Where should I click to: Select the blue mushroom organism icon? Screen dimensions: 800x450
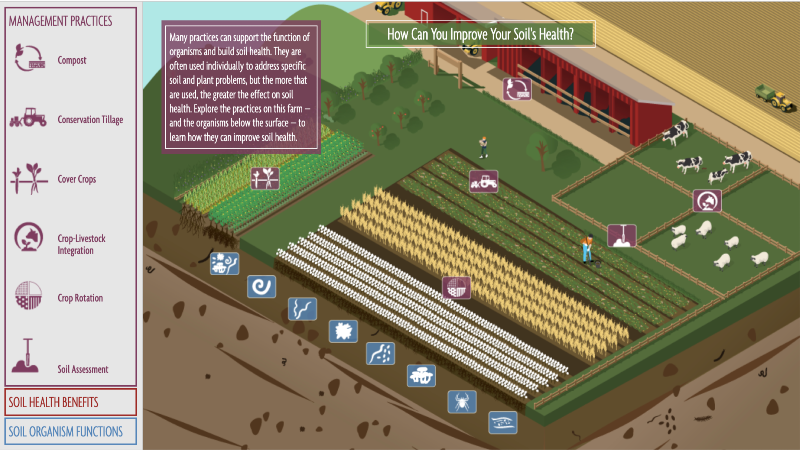[421, 376]
